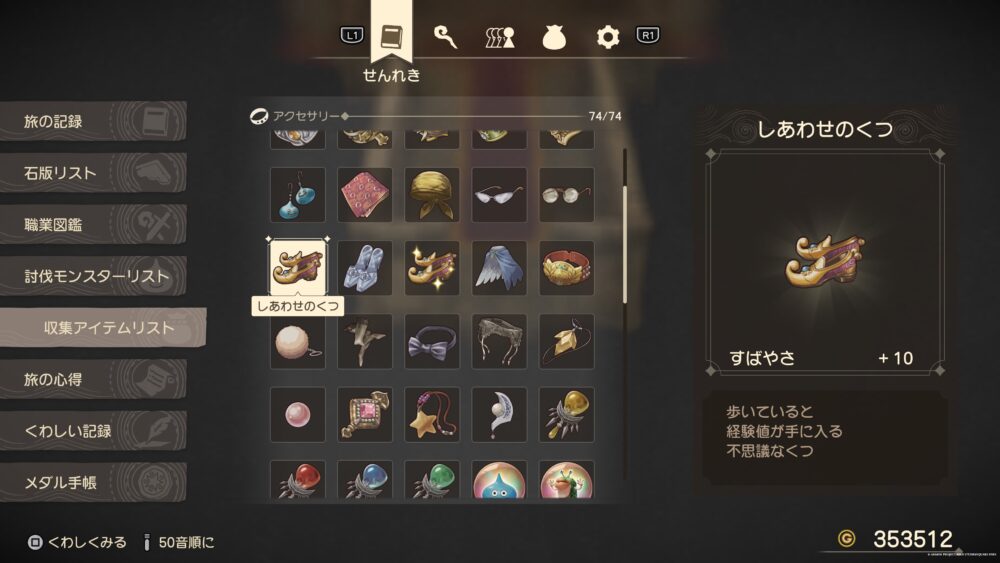
Task: Open the gear settings tab
Action: pyautogui.click(x=608, y=37)
